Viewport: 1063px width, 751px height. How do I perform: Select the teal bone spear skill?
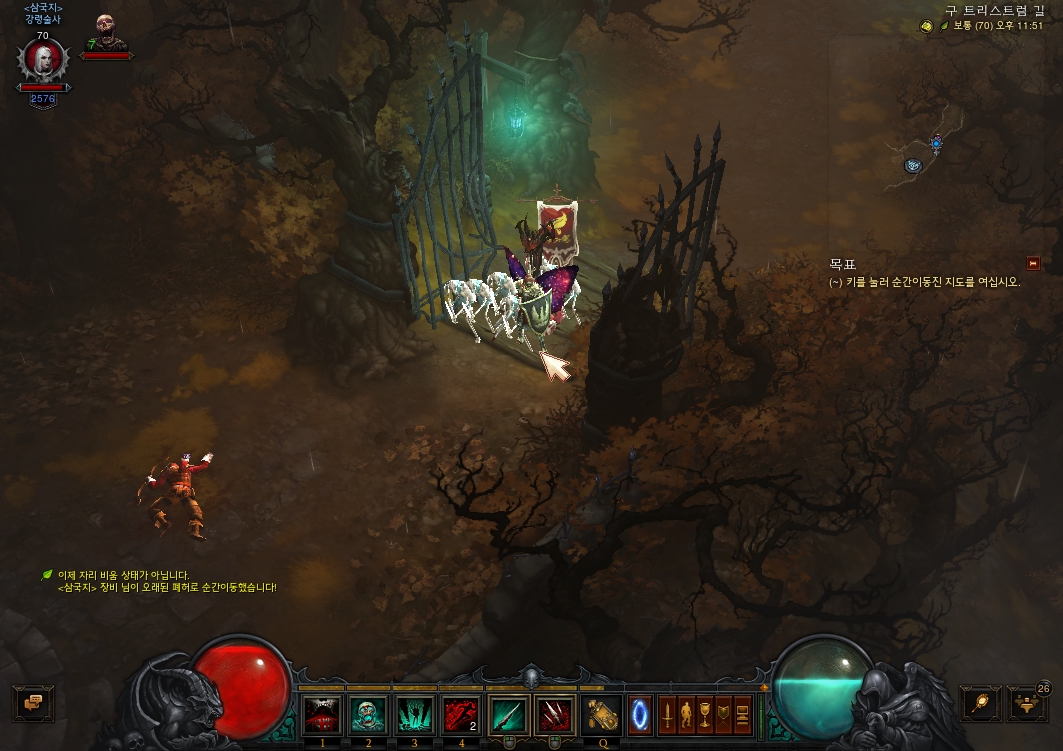tap(508, 715)
